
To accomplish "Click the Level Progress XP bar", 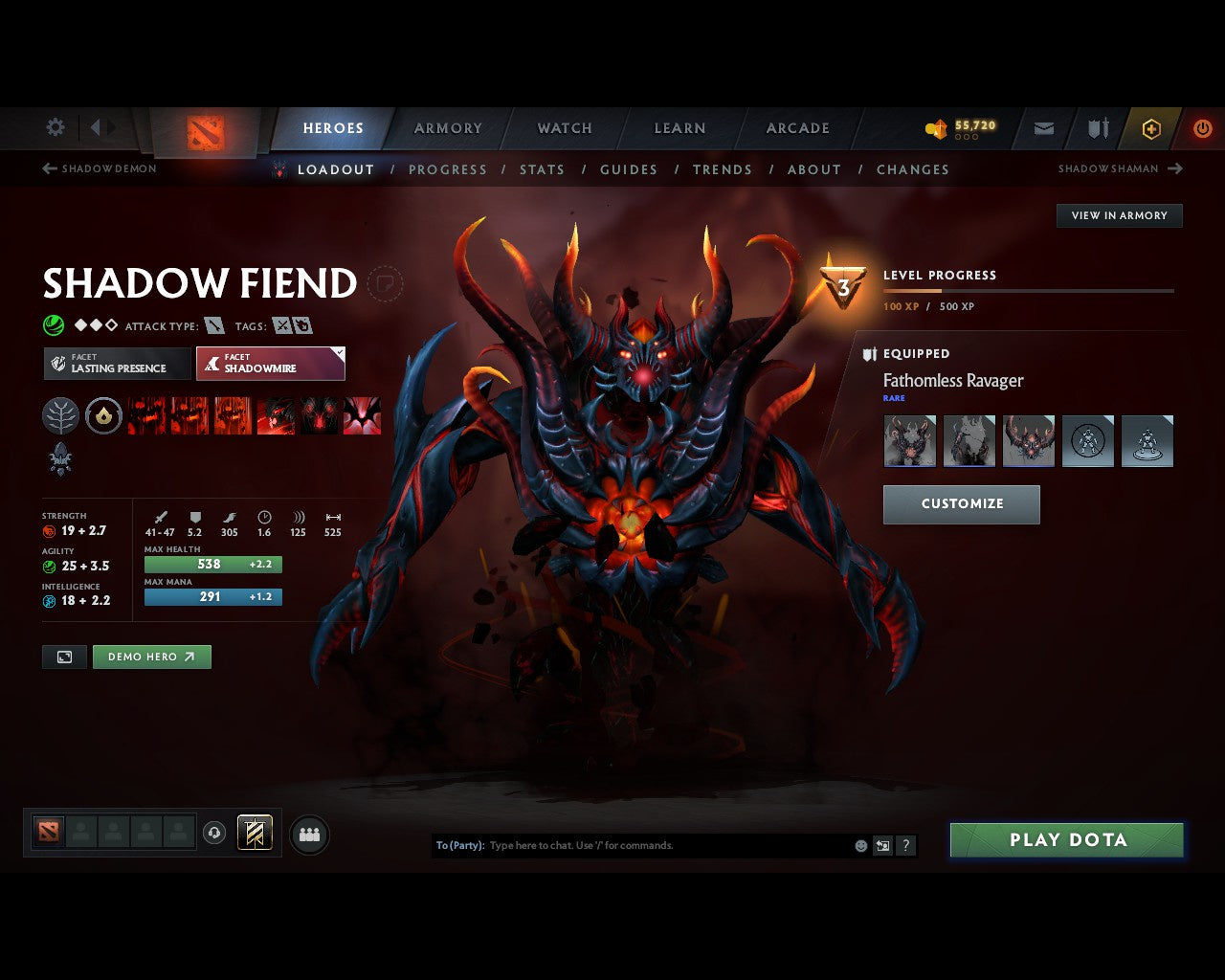I will [1029, 291].
